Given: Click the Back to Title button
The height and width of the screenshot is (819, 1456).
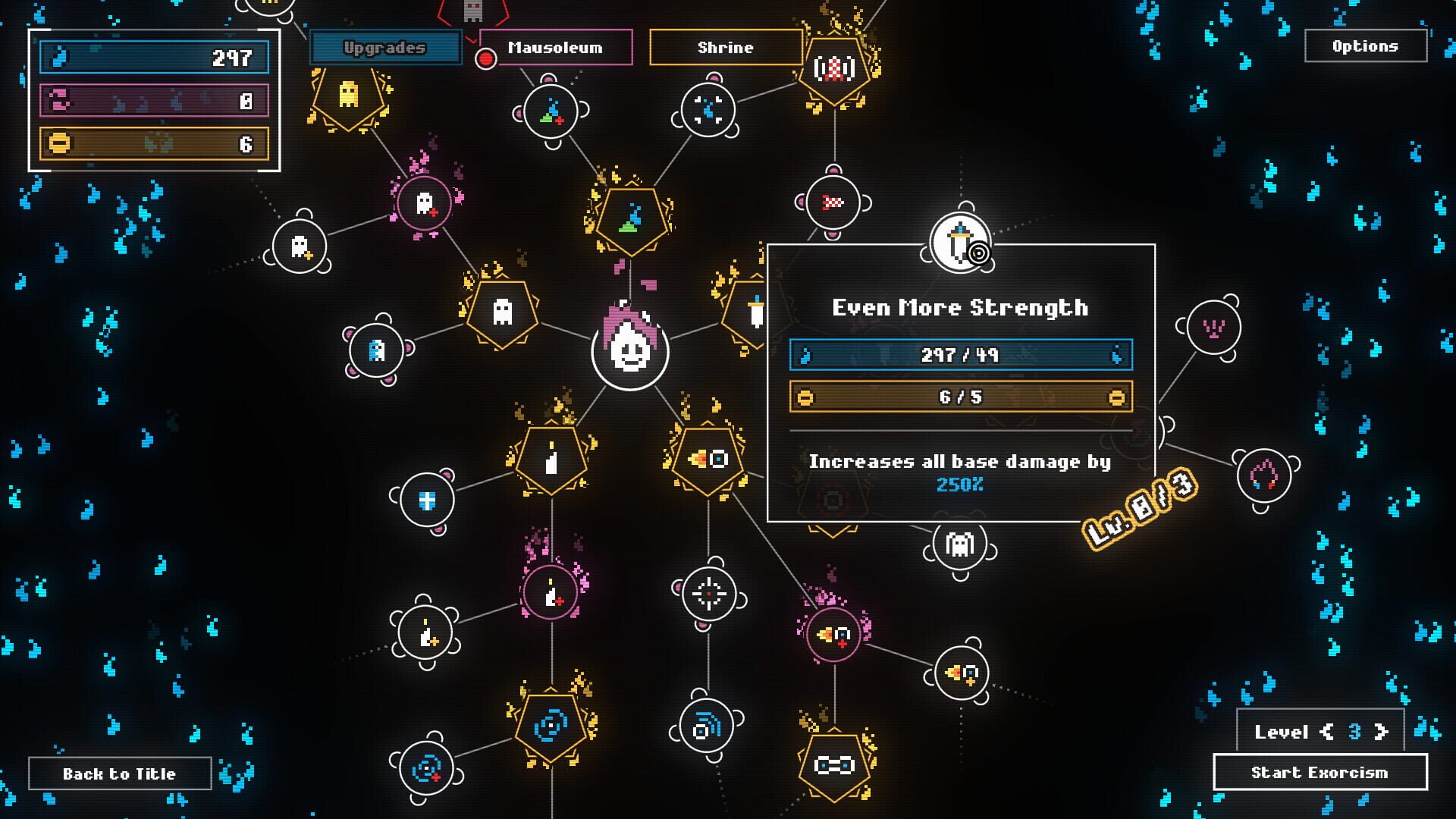Looking at the screenshot, I should pos(119,773).
